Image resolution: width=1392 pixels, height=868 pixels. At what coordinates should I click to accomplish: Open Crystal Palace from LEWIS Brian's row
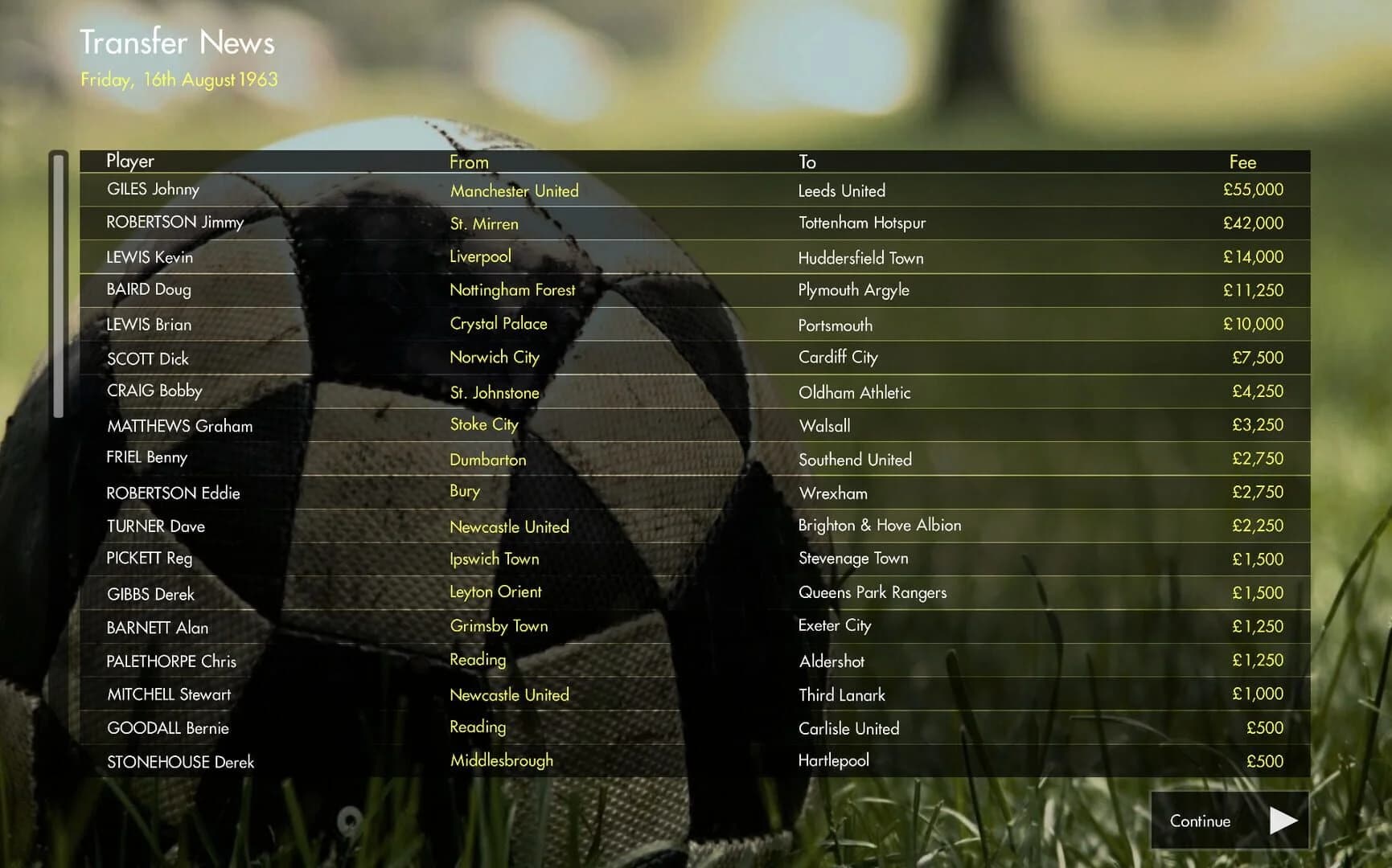[499, 324]
